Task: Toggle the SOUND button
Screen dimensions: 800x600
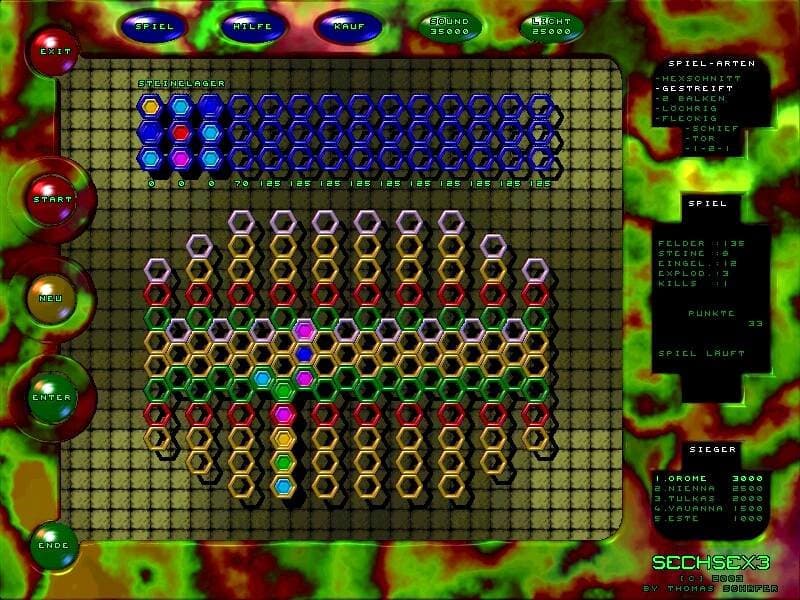Action: [449, 26]
